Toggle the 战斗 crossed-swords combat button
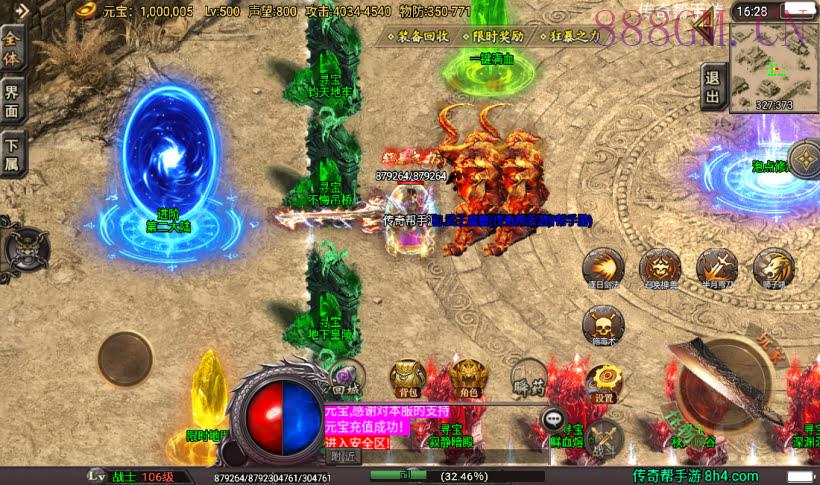Screen dimensions: 820x485 click(x=606, y=436)
